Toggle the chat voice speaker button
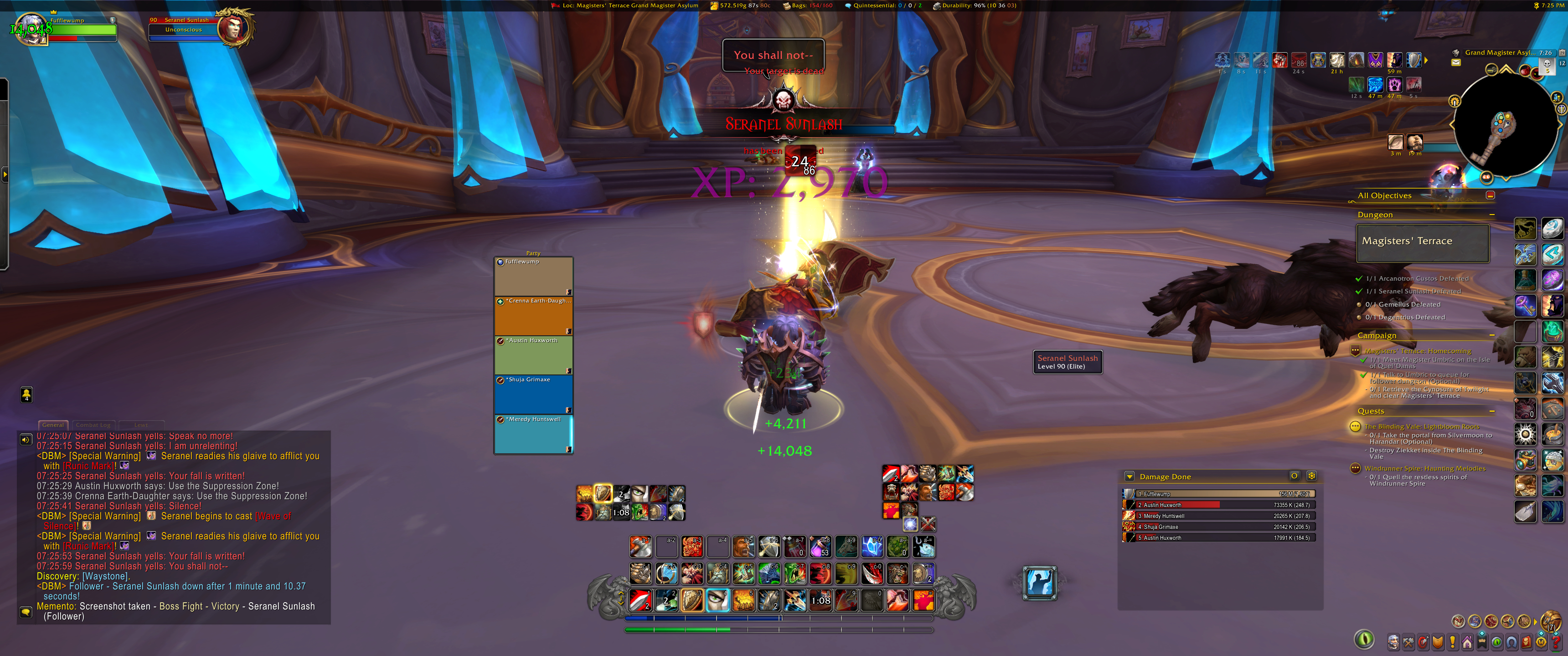The width and height of the screenshot is (1568, 656). pos(26,439)
